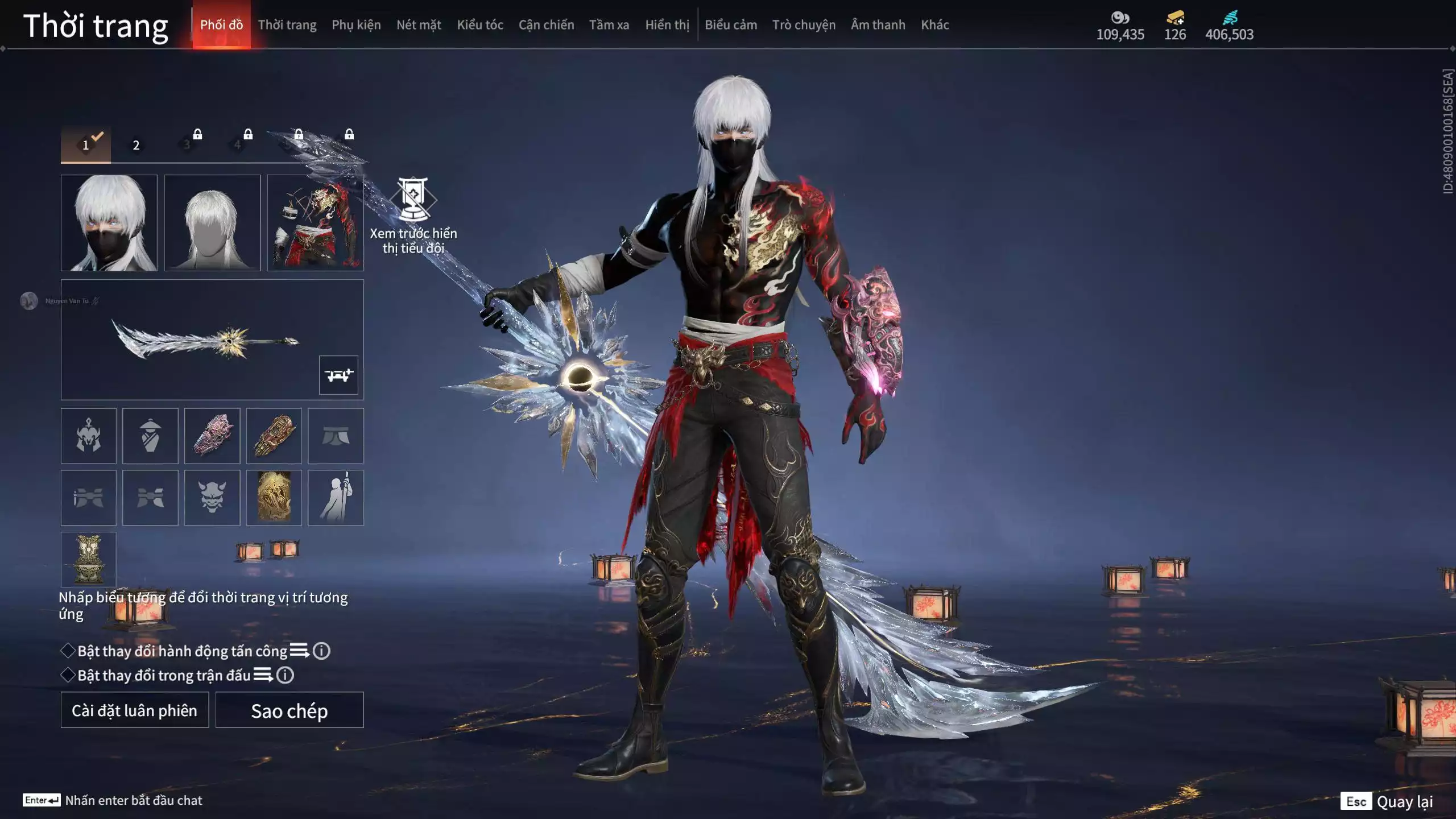Open the Biểu cảm tab
This screenshot has width=1456, height=819.
(x=731, y=25)
